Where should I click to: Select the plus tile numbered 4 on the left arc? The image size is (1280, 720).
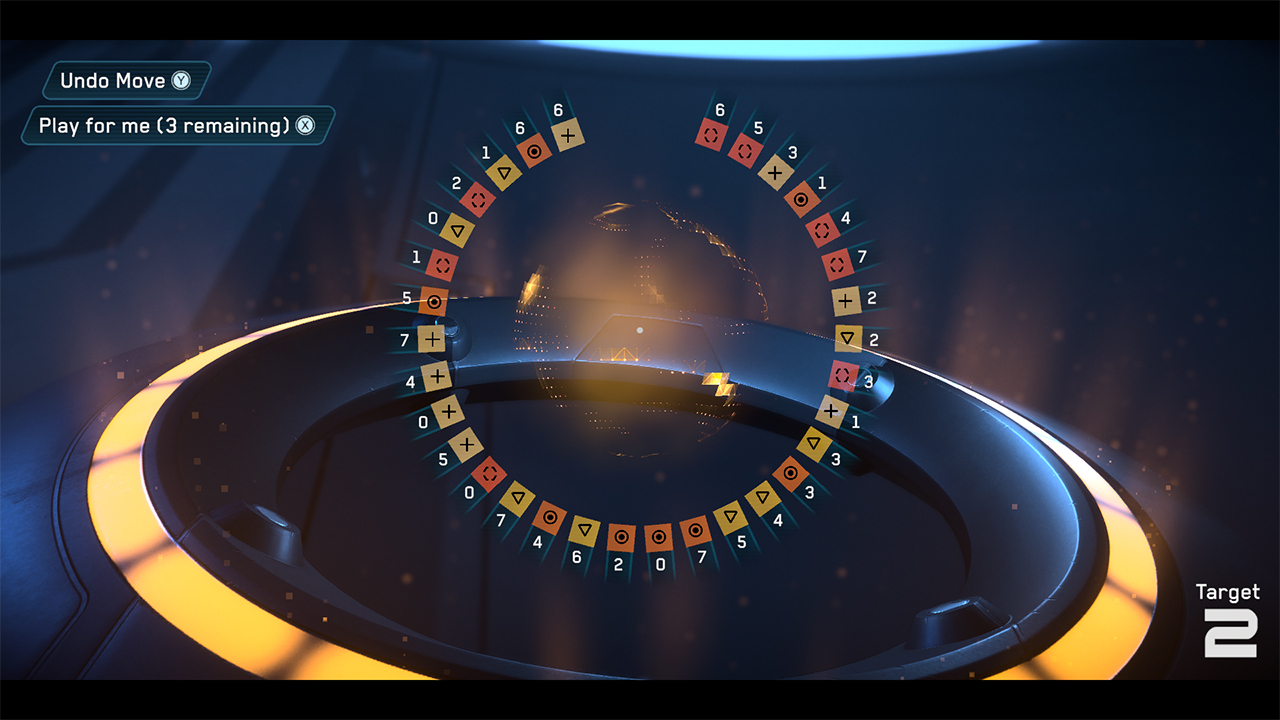pyautogui.click(x=437, y=375)
